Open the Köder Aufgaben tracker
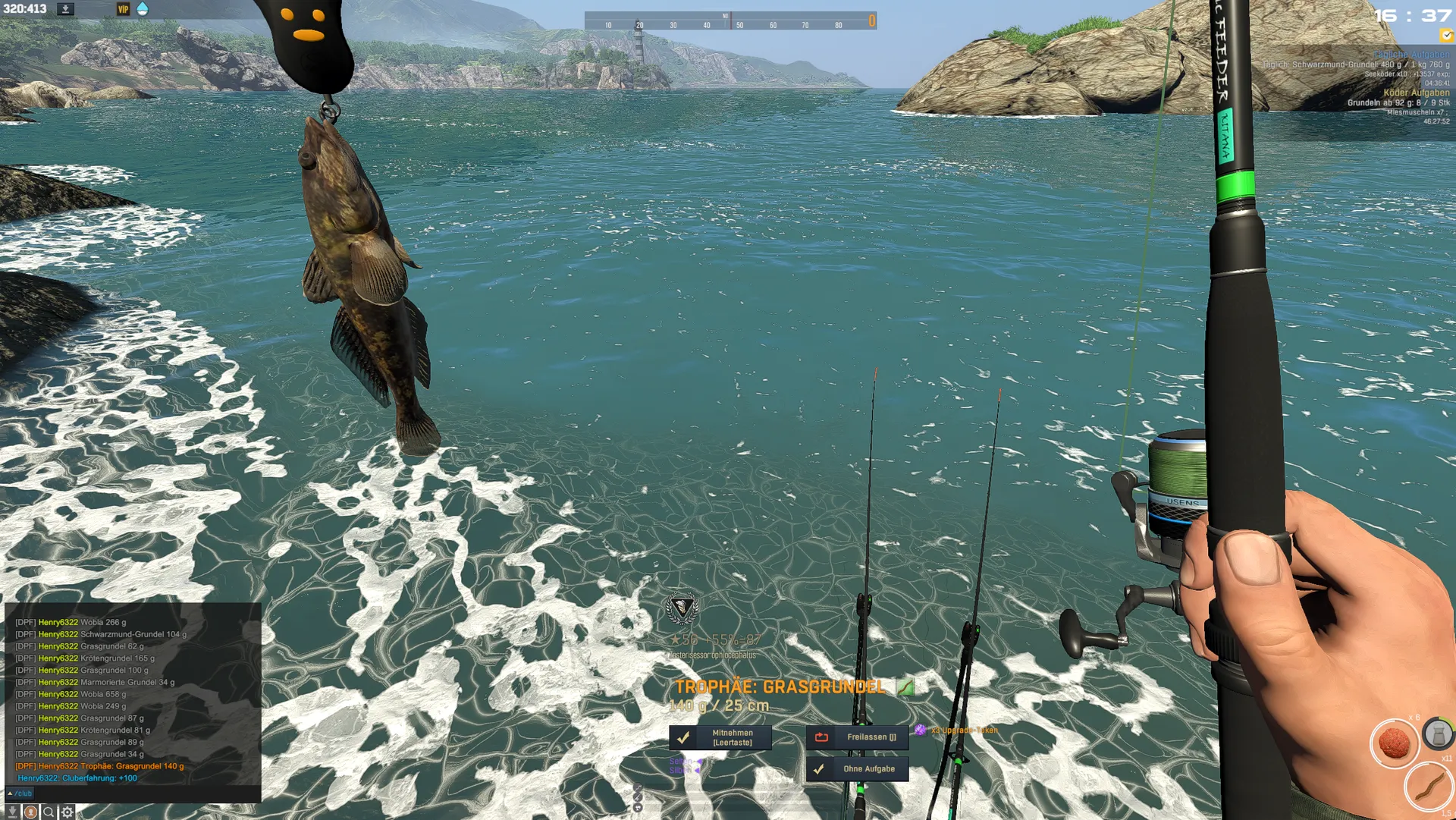Viewport: 1456px width, 820px height. 1416,93
